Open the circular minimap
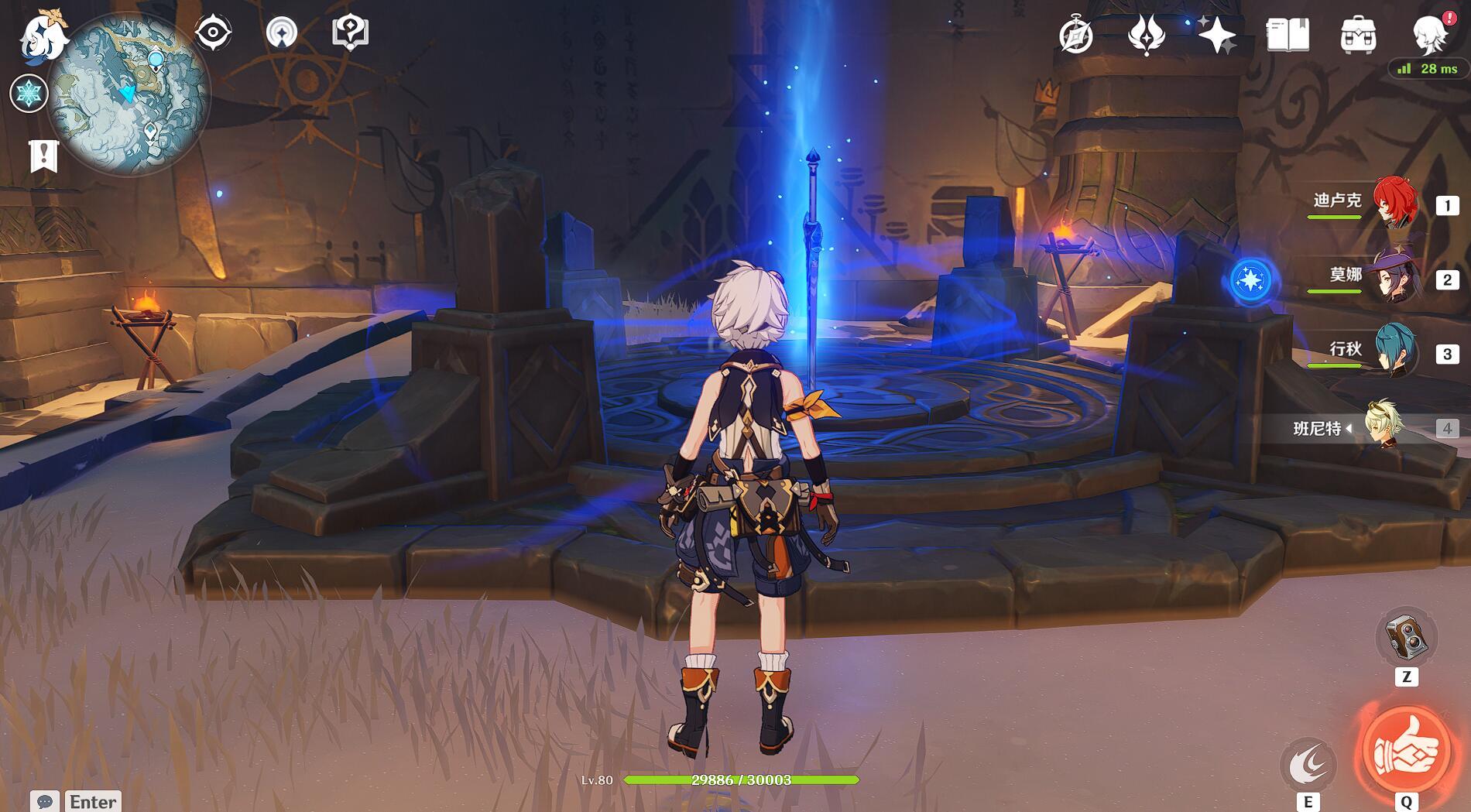This screenshot has width=1471, height=812. coord(129,94)
